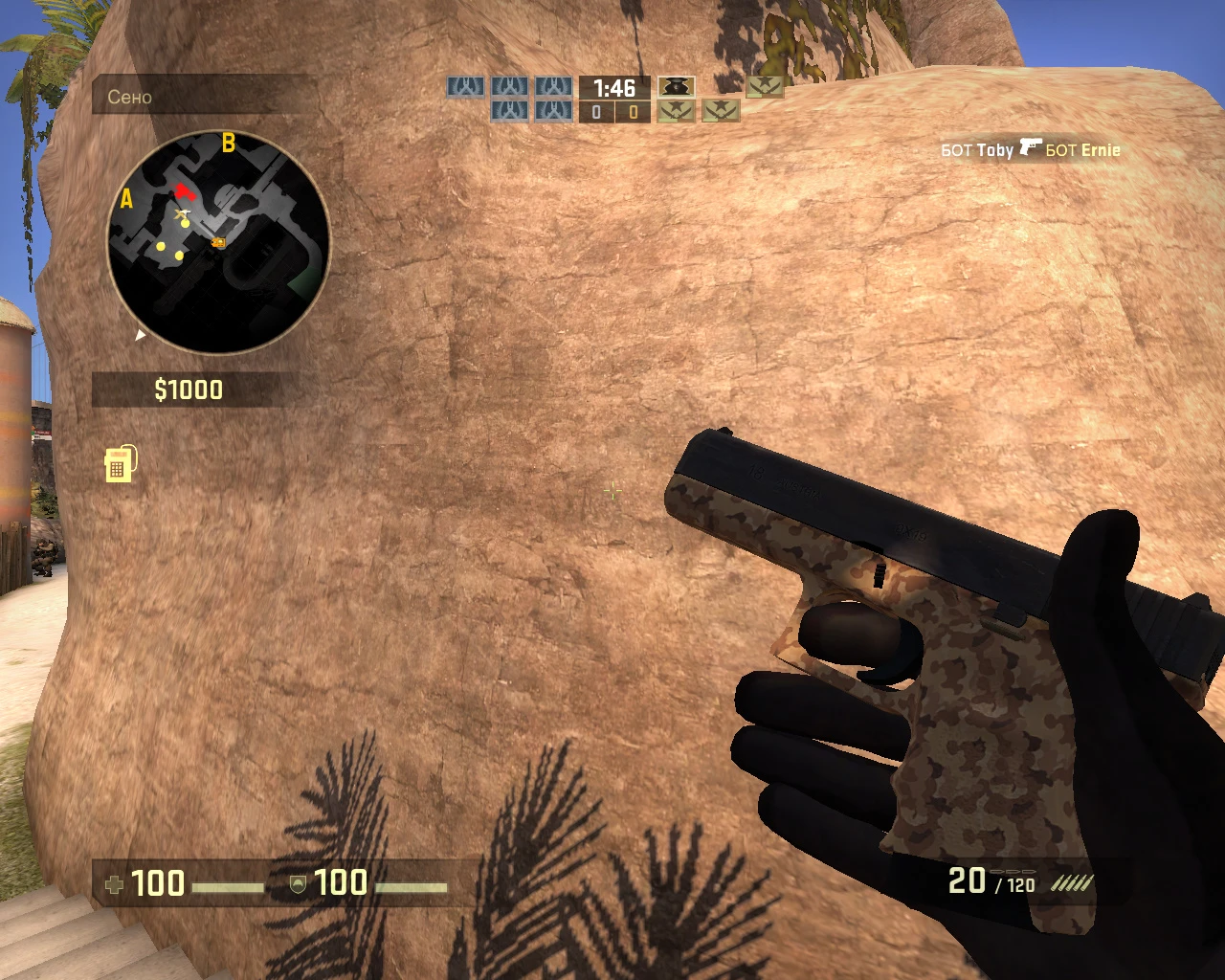Click the bombsite B marker on the radar
The height and width of the screenshot is (980, 1225).
point(228,144)
